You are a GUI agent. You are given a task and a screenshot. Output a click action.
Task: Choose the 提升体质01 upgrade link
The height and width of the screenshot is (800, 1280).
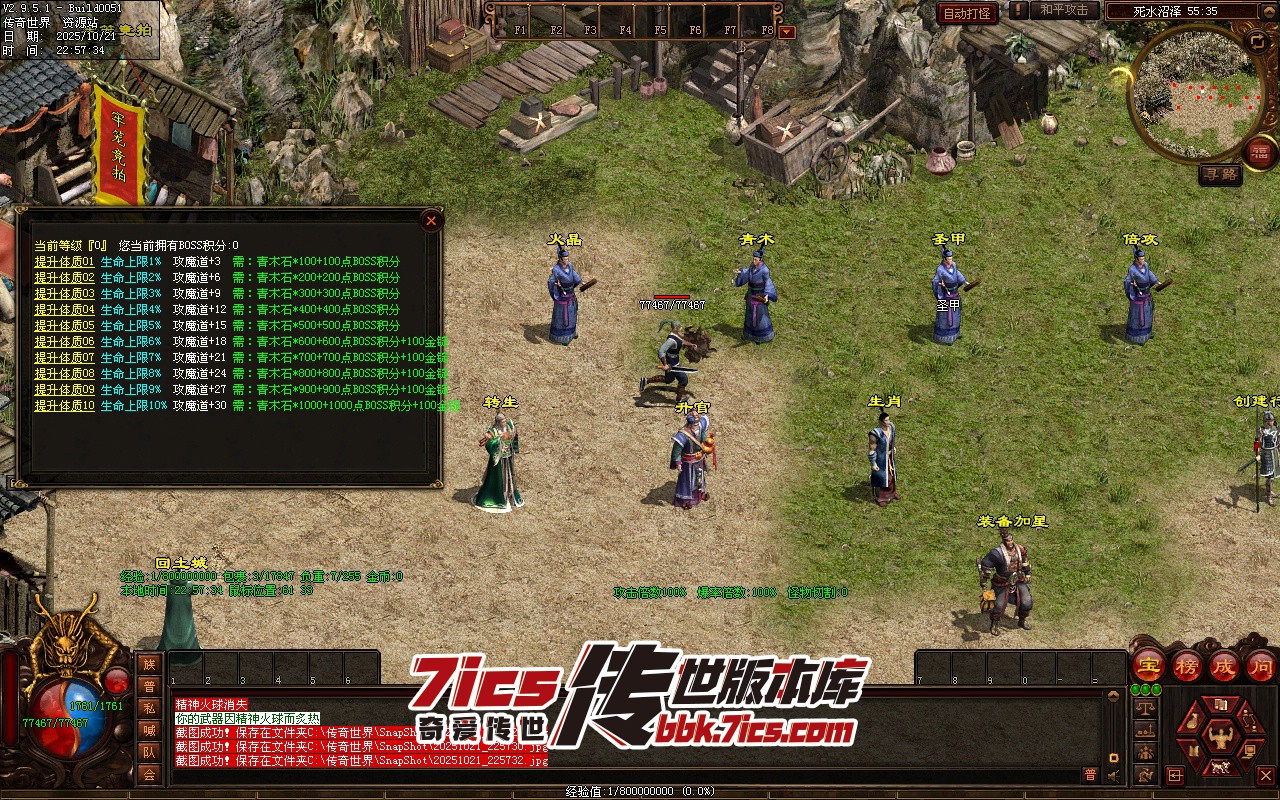64,262
